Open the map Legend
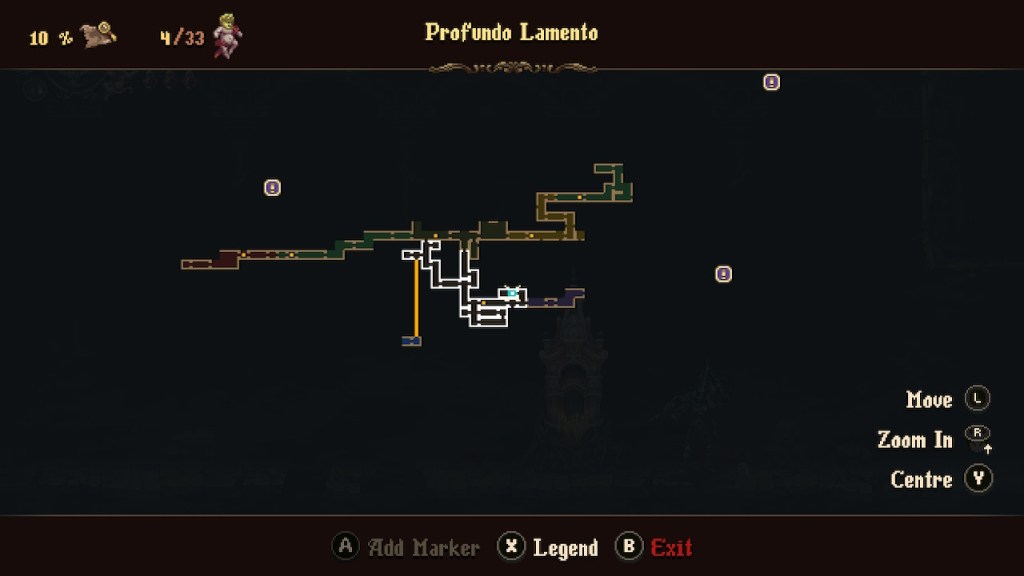This screenshot has width=1024, height=576. click(550, 547)
